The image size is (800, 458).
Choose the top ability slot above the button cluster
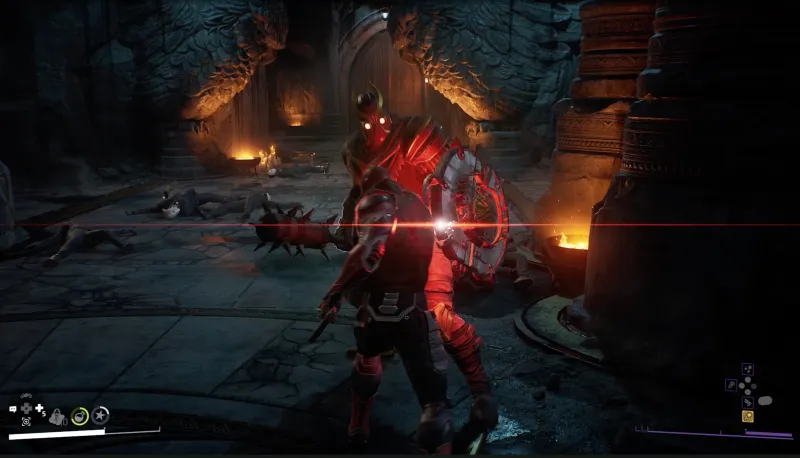click(x=747, y=369)
